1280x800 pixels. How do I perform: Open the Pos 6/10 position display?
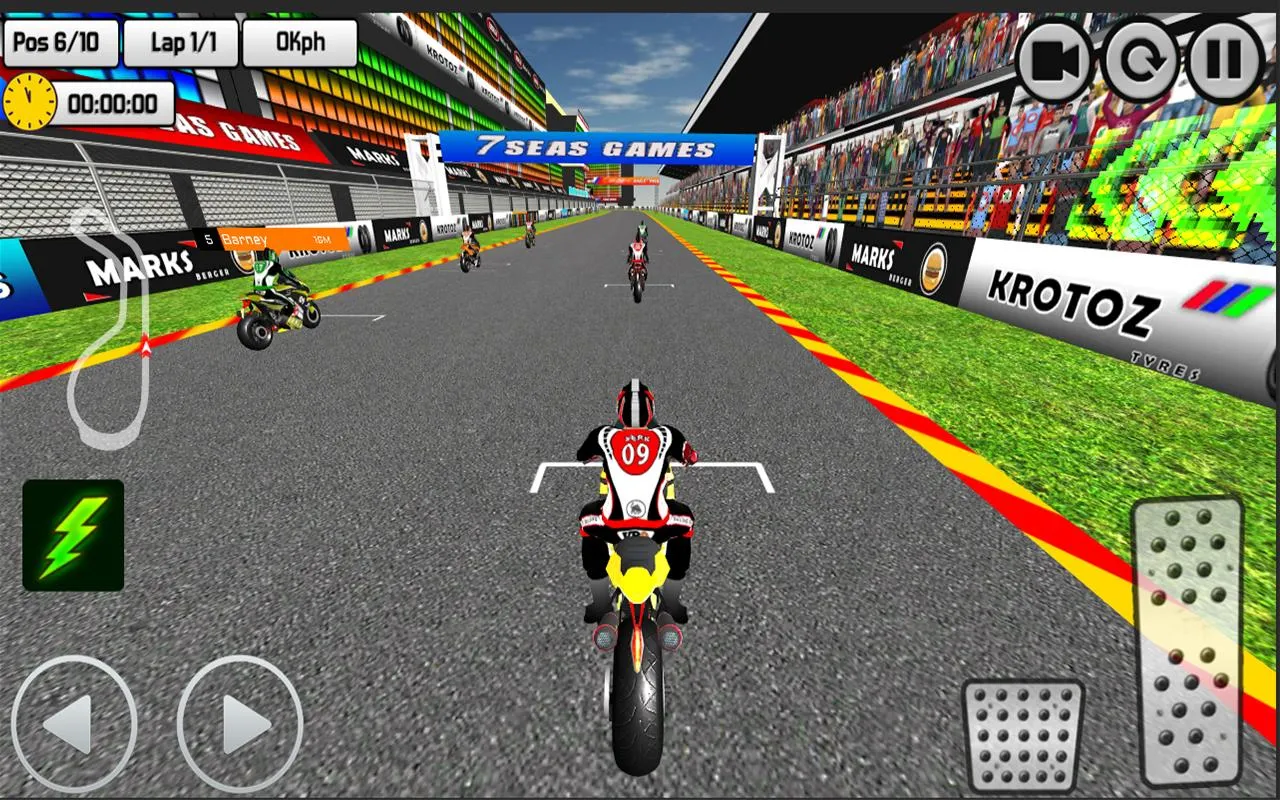point(62,41)
